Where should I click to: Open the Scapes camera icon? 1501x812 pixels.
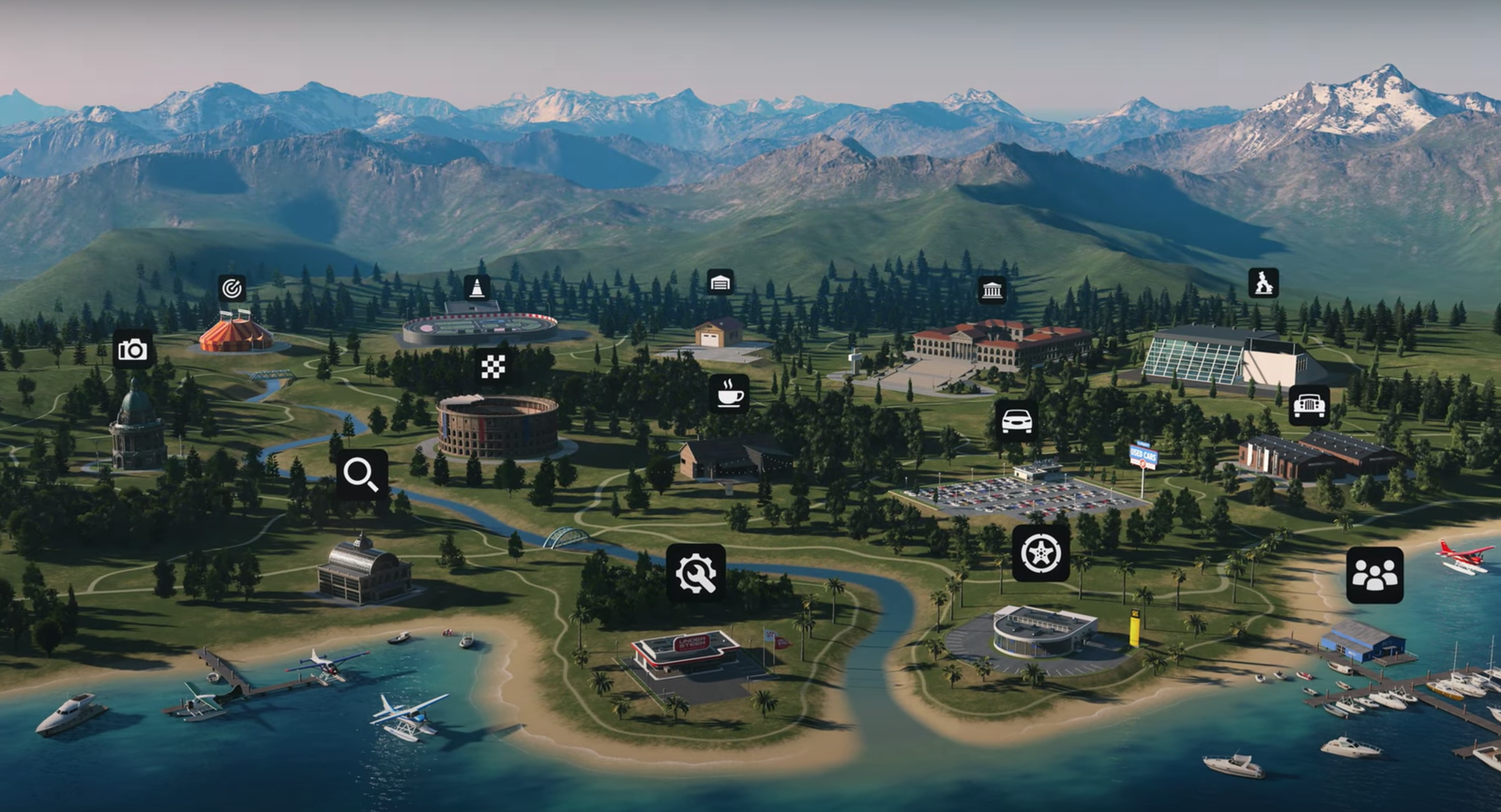(132, 350)
